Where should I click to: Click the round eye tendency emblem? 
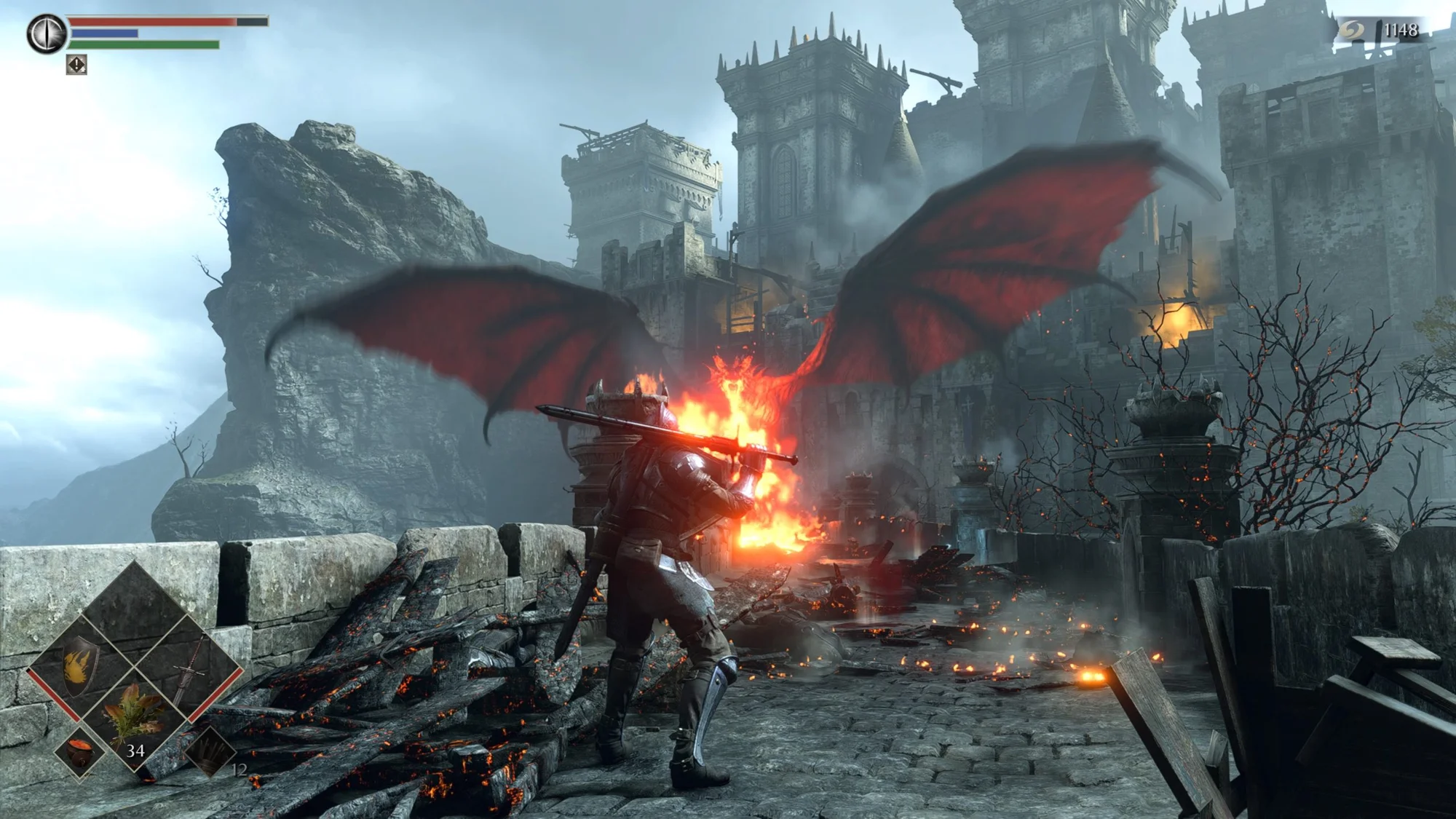[x=47, y=33]
